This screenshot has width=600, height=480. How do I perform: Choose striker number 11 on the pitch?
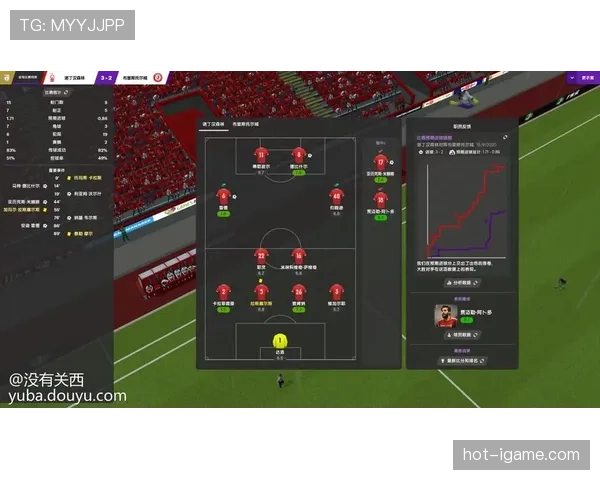point(261,156)
